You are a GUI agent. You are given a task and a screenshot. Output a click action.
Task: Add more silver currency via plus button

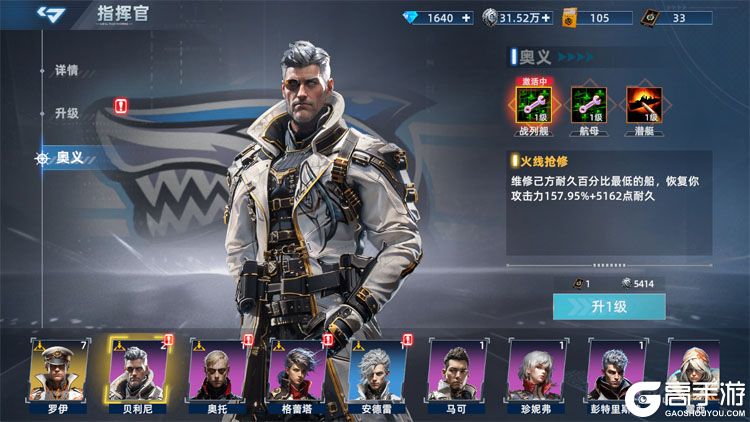[x=547, y=18]
